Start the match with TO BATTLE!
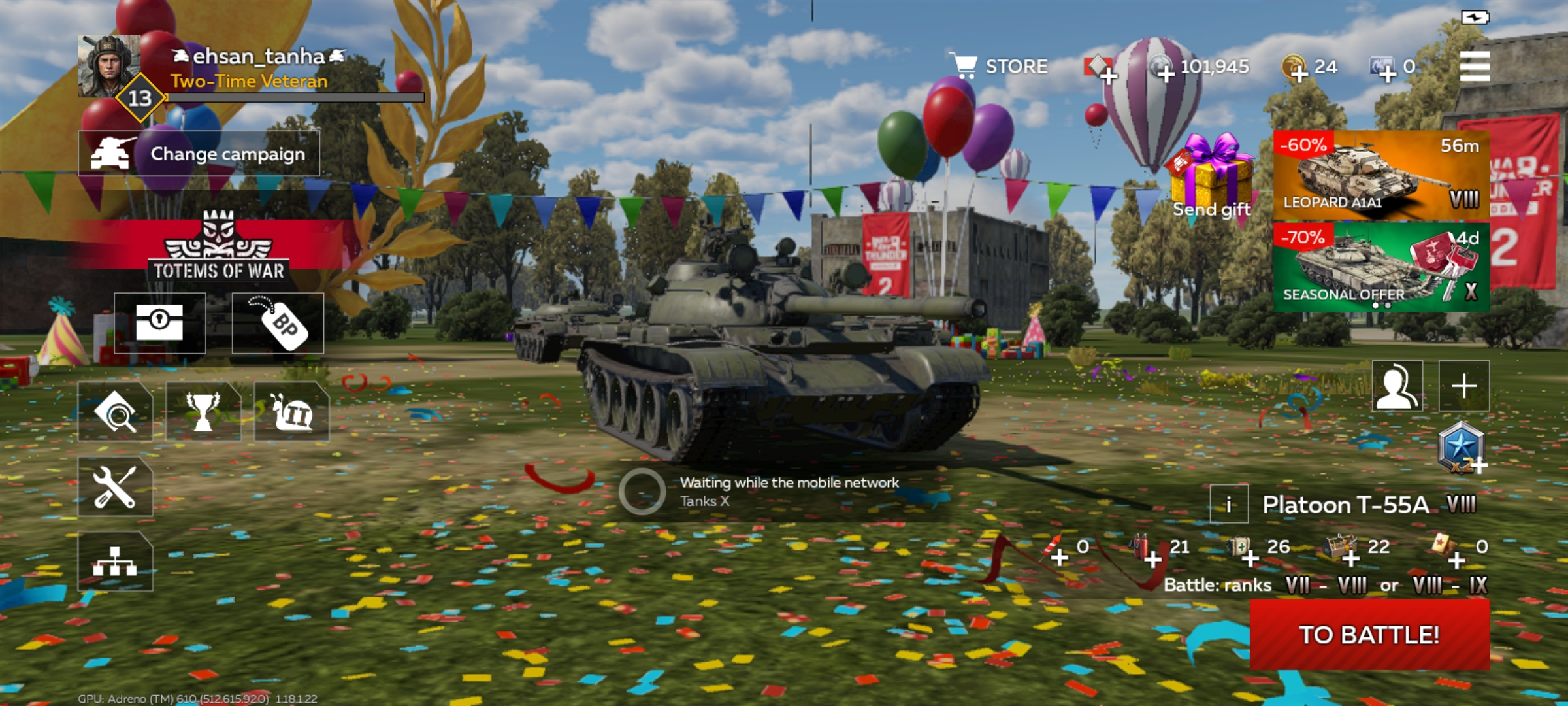Viewport: 1568px width, 706px height. pyautogui.click(x=1369, y=635)
